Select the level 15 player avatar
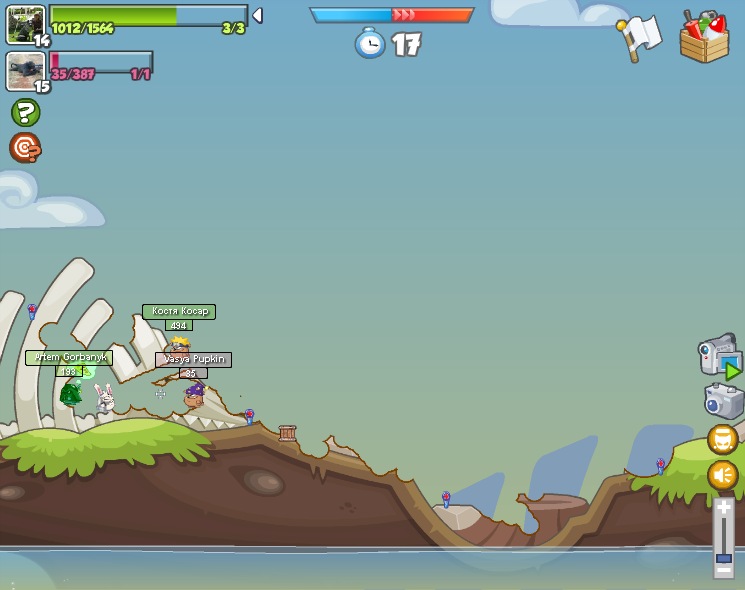Image resolution: width=745 pixels, height=590 pixels. click(x=24, y=71)
